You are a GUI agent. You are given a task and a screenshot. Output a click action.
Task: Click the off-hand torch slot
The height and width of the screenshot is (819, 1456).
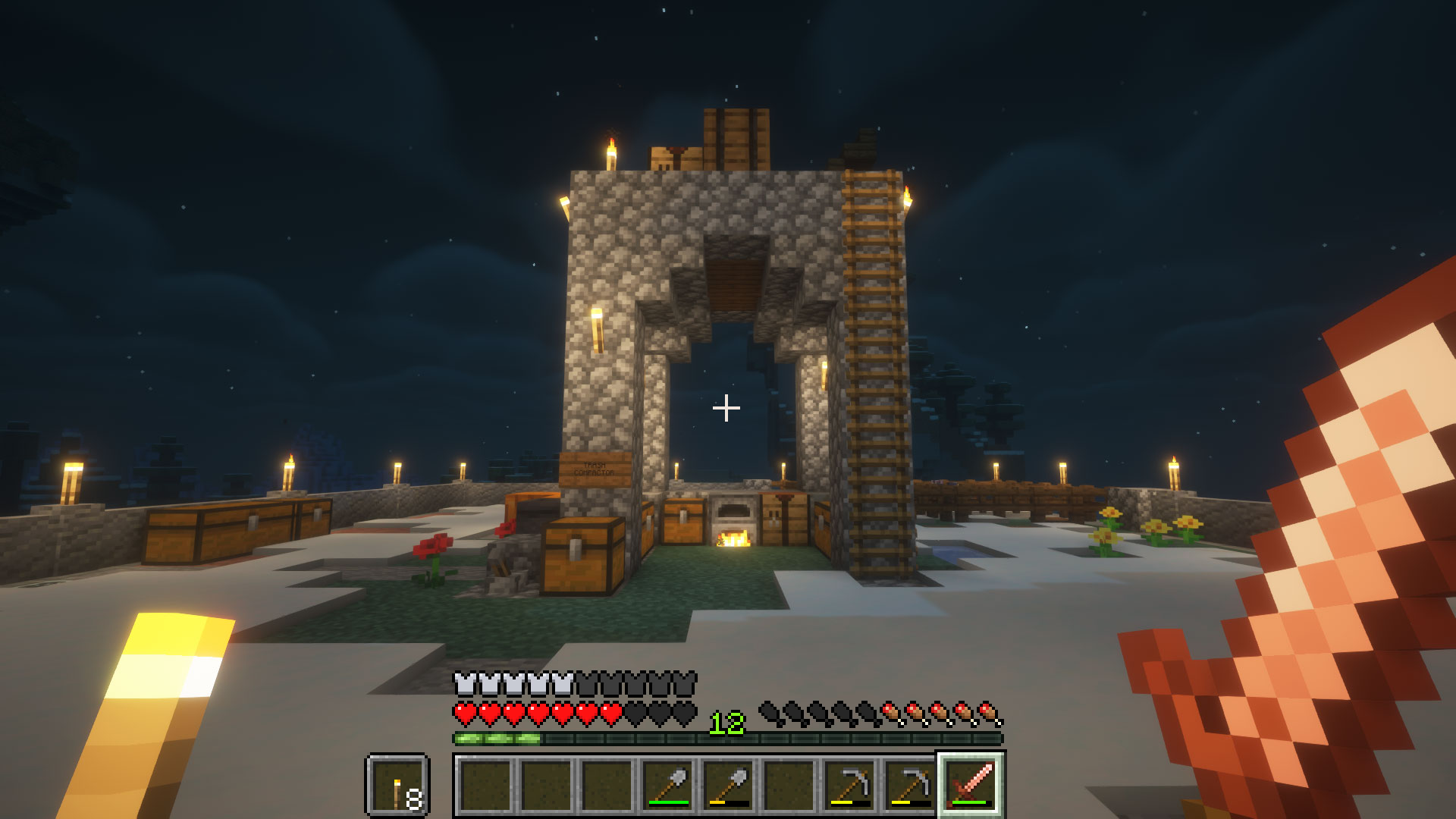(398, 784)
